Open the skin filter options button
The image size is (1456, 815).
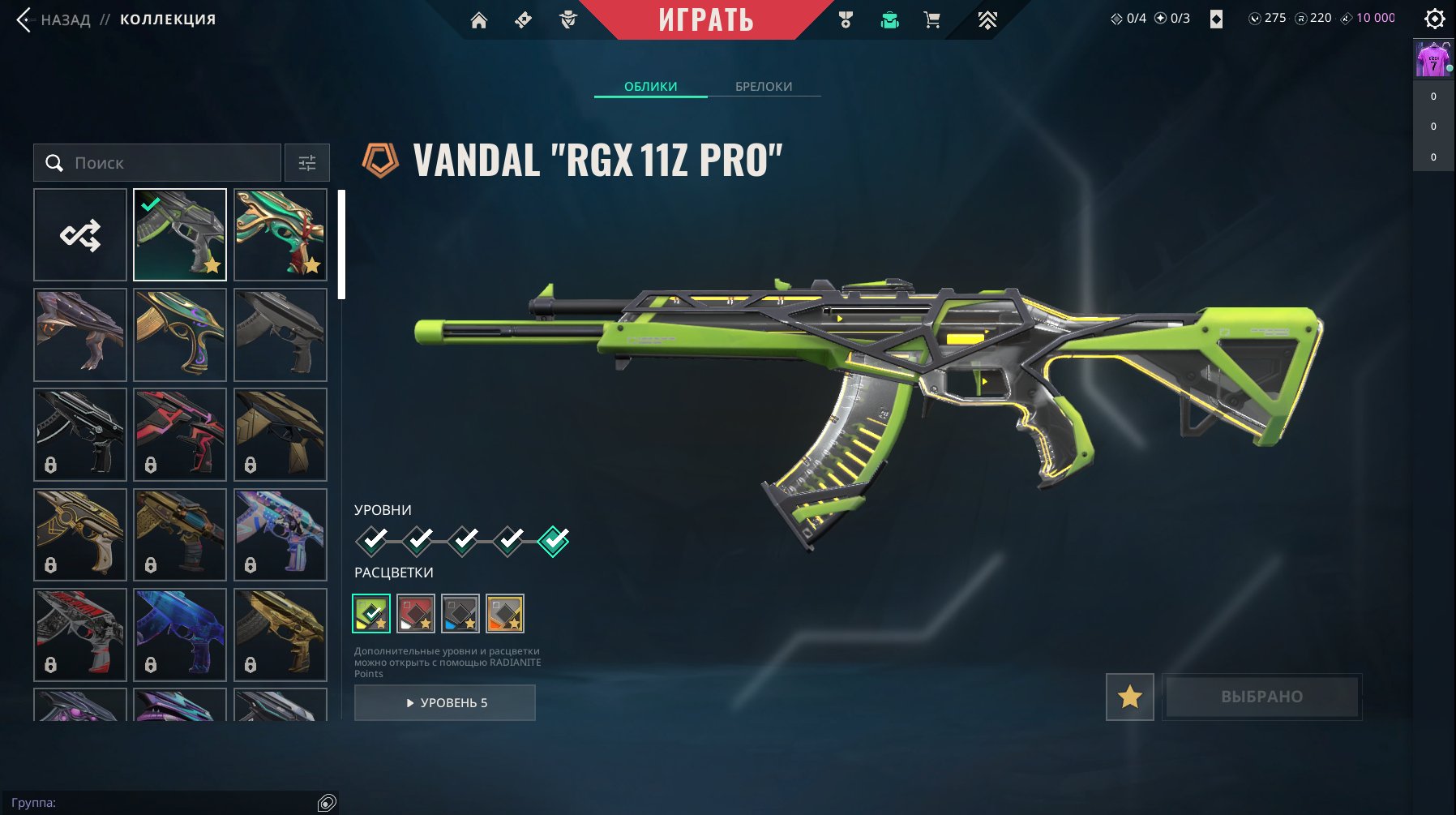coord(307,163)
